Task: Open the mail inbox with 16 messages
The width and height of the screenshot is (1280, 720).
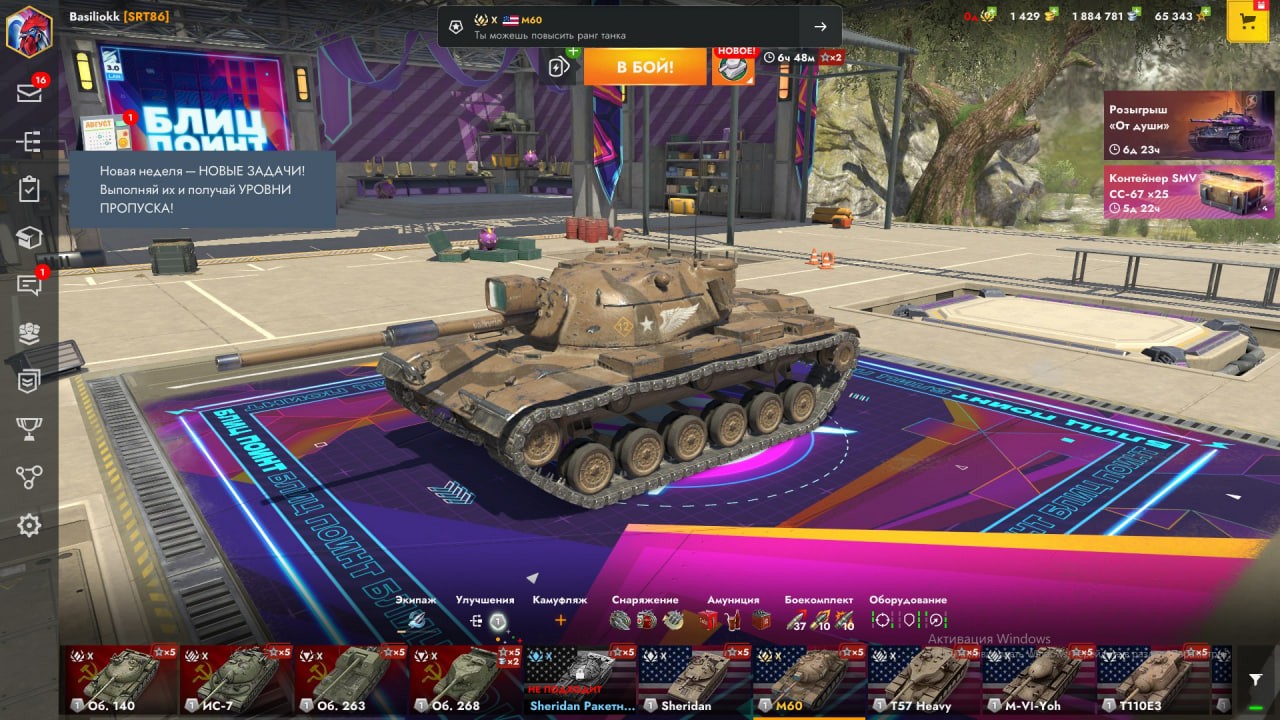Action: coord(29,92)
